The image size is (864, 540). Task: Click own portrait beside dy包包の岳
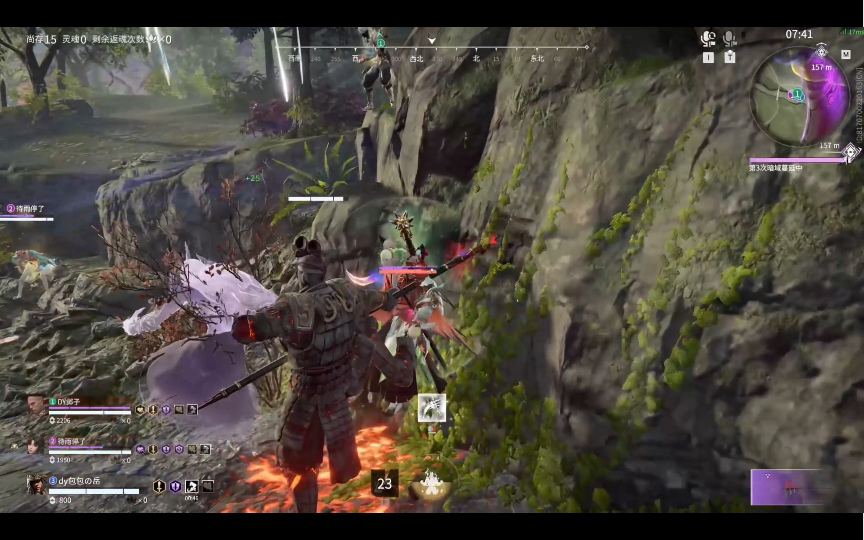pos(36,484)
